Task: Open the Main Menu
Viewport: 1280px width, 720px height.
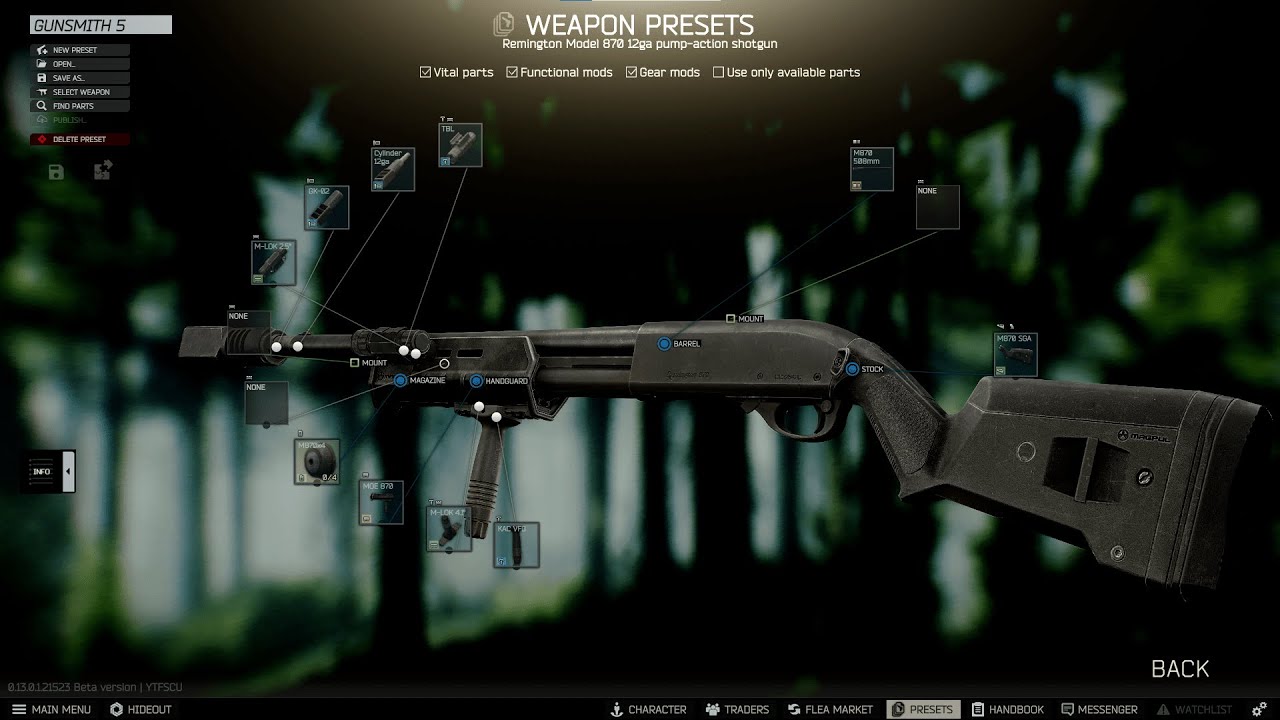Action: coord(51,709)
